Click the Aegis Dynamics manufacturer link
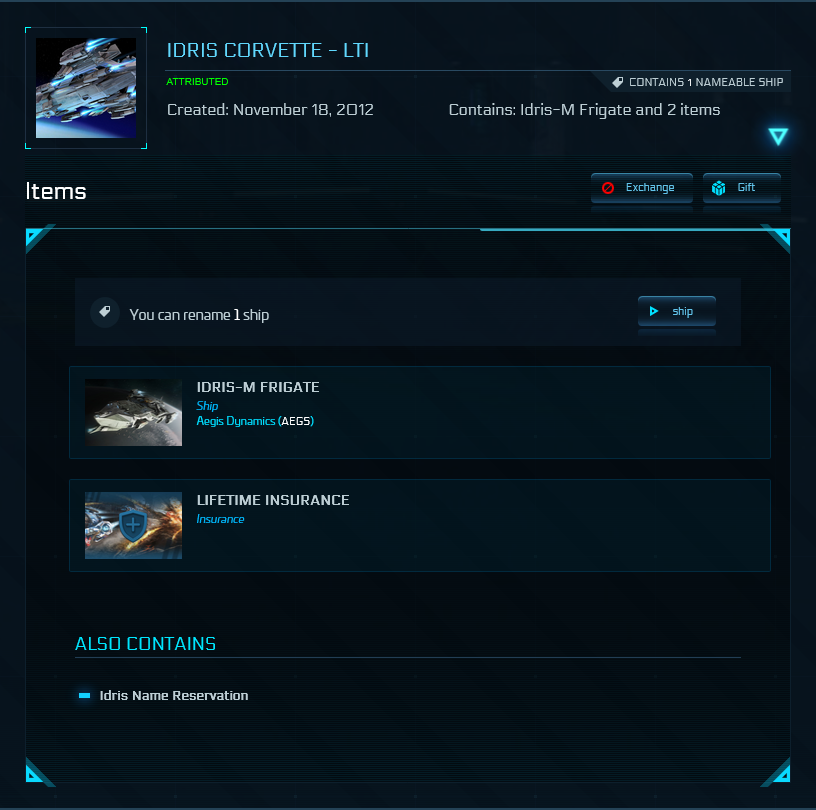816x810 pixels. [236, 421]
